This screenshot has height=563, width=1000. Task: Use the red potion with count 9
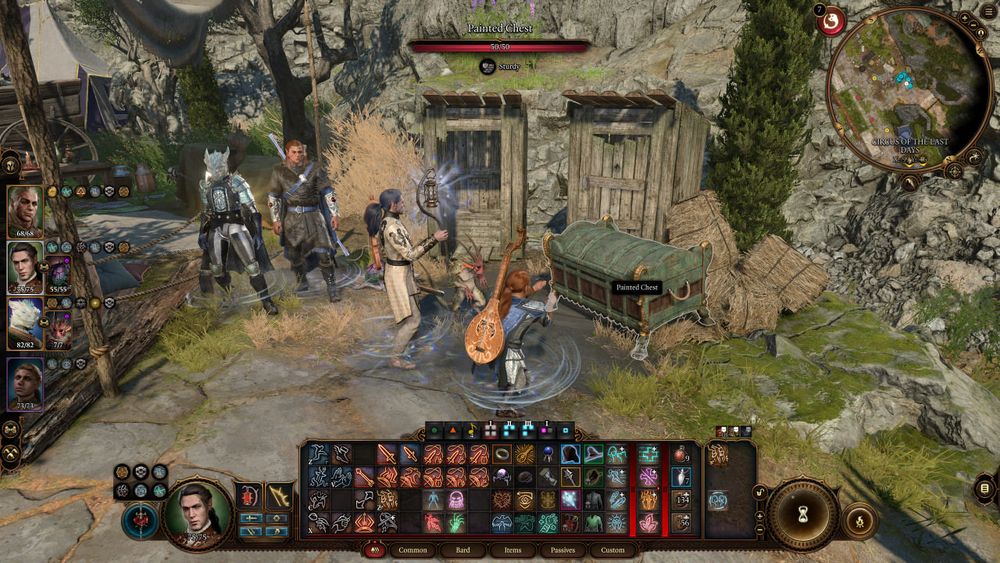pyautogui.click(x=681, y=455)
